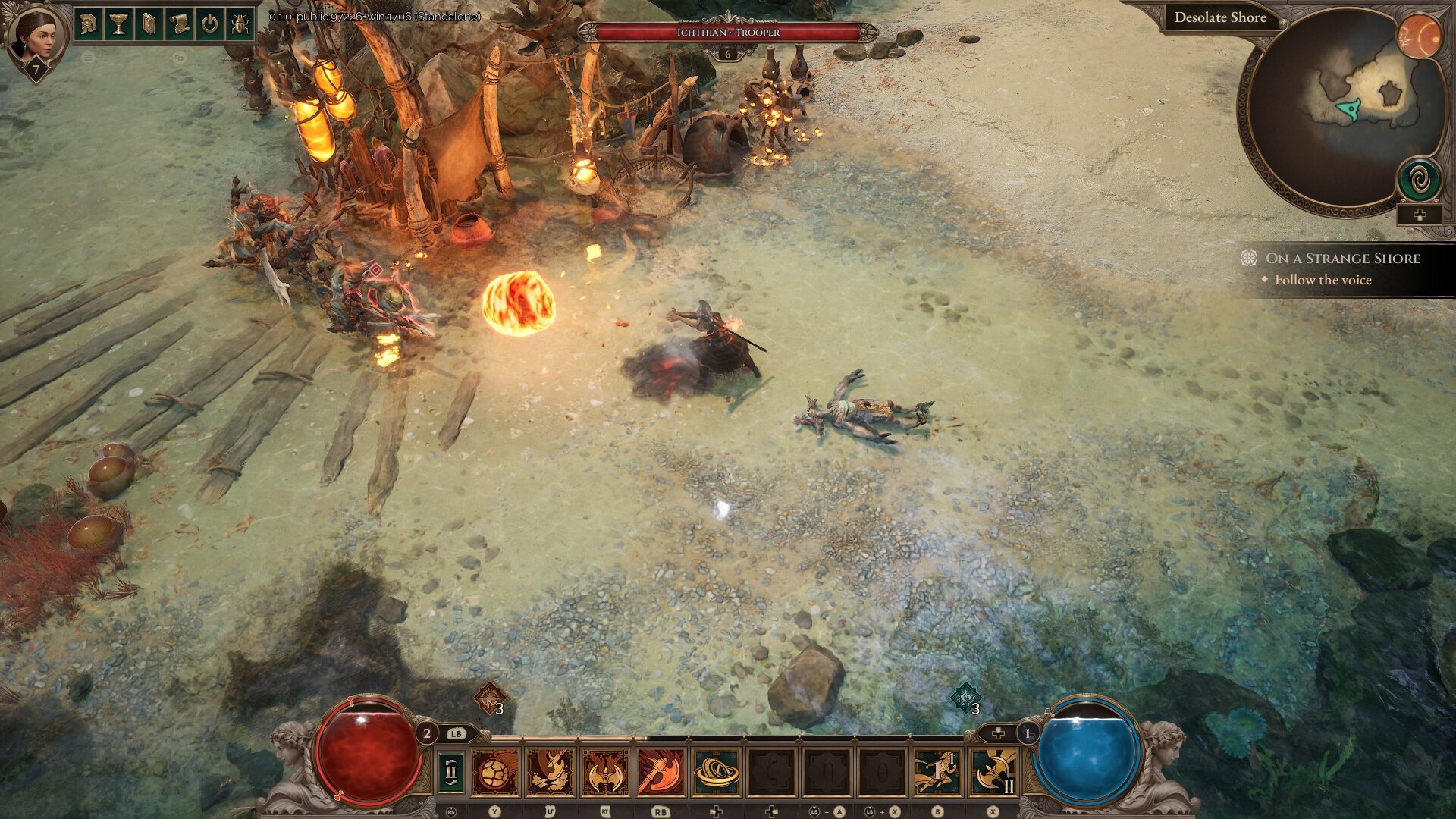The height and width of the screenshot is (819, 1456).
Task: Select the golden chalice menu icon
Action: pos(118,25)
